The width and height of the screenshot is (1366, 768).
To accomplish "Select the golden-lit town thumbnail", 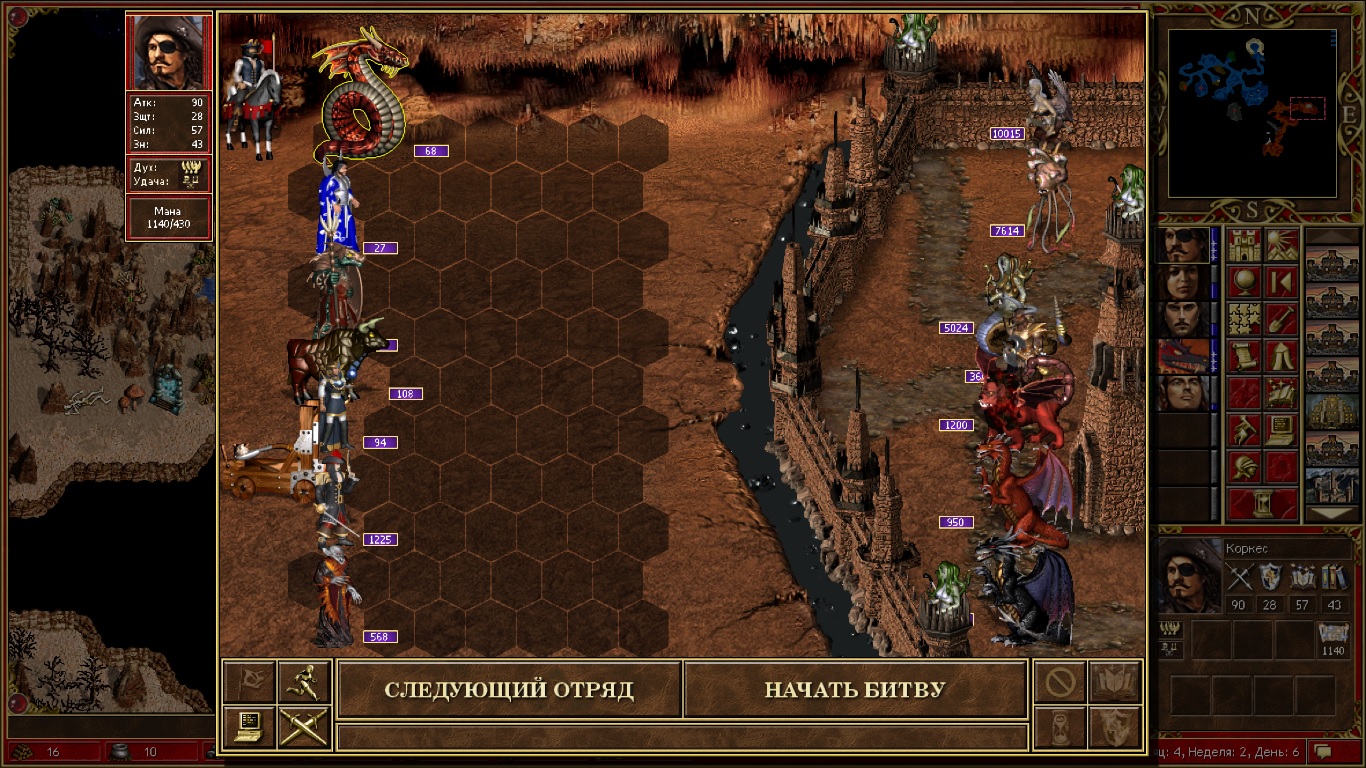I will 1333,409.
